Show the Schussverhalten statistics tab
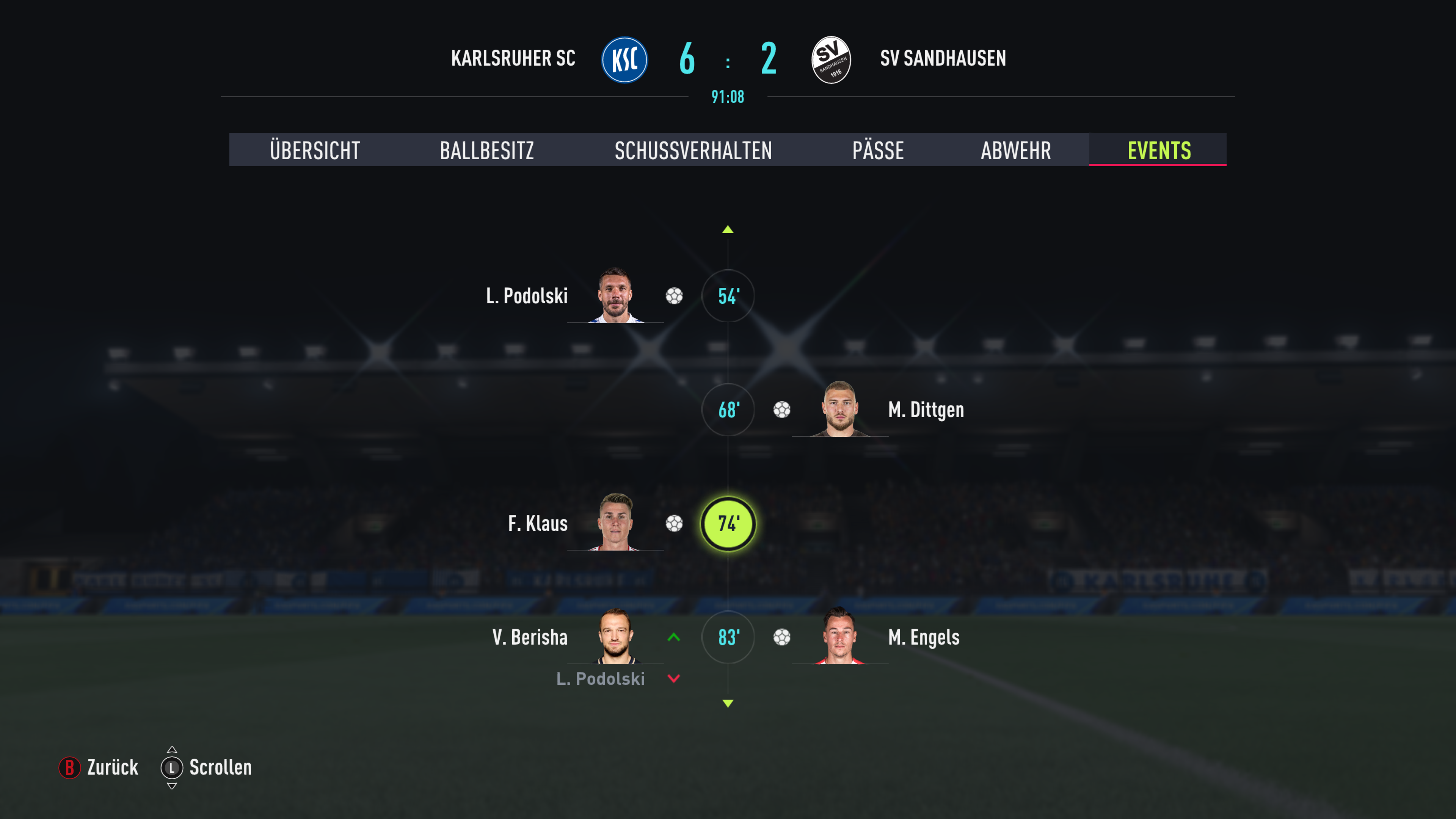Viewport: 1456px width, 819px height. [x=693, y=151]
